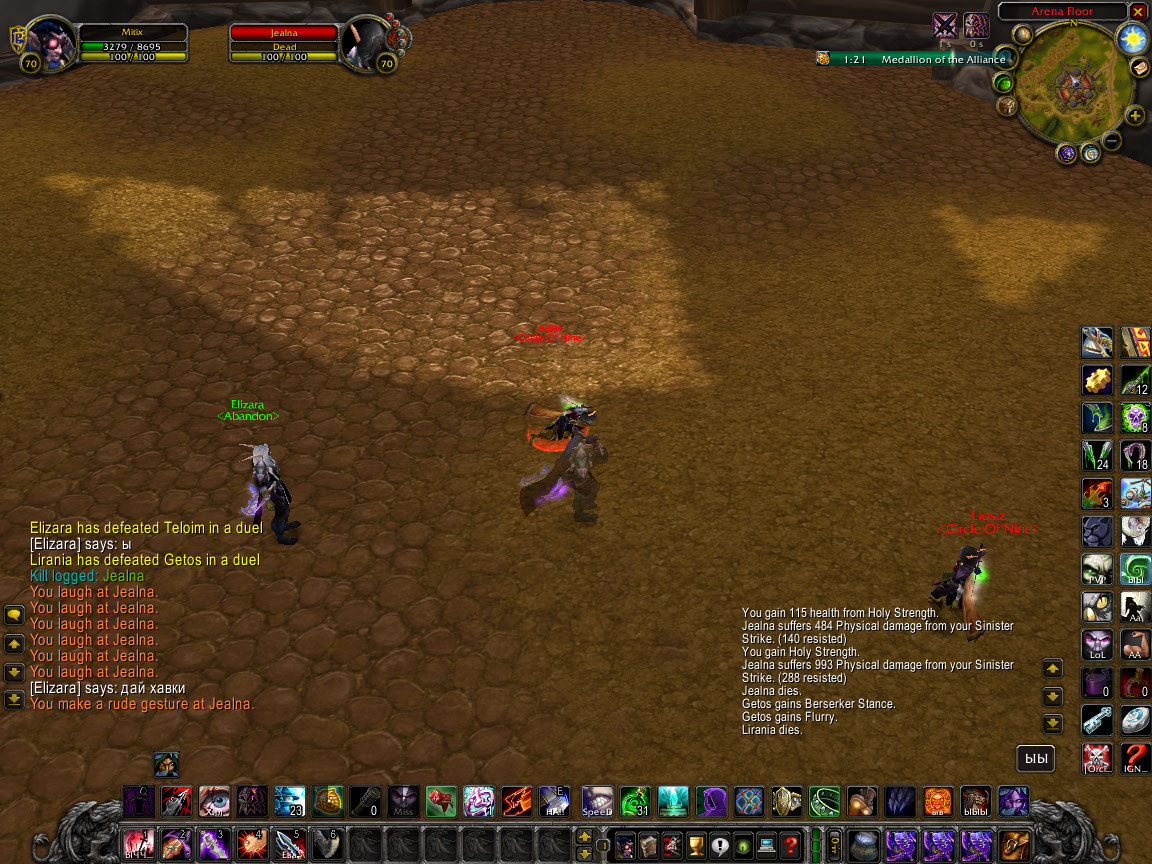Click the sun day-night indicator on minimap
The width and height of the screenshot is (1152, 864).
tap(1133, 40)
